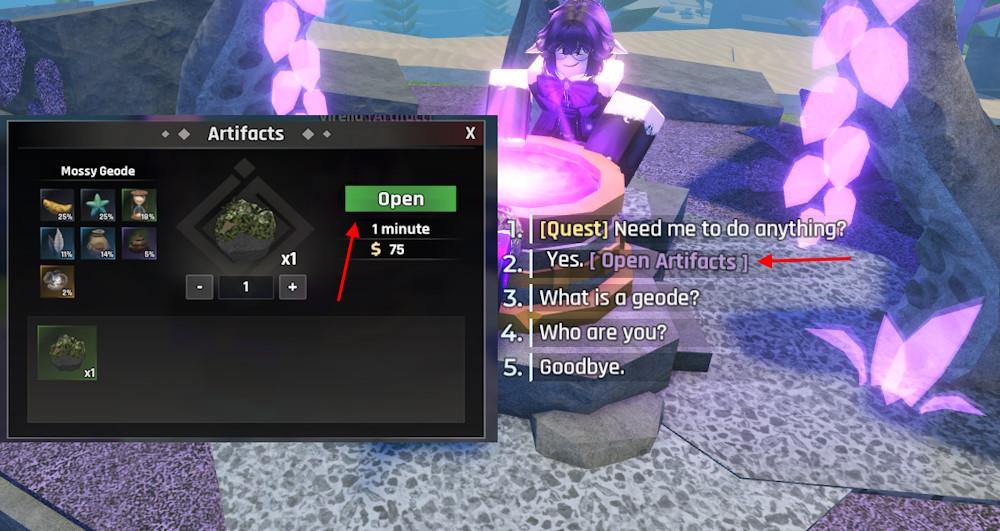Inspect the golden nugget reward icon
Viewport: 1000px width, 531px height.
tap(56, 204)
